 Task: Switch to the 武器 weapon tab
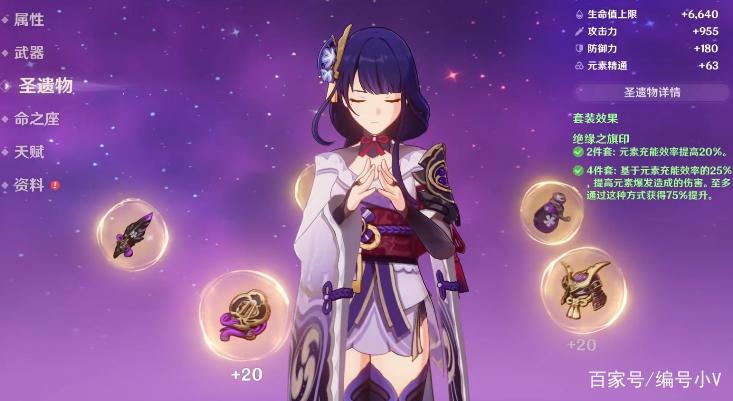pyautogui.click(x=29, y=53)
